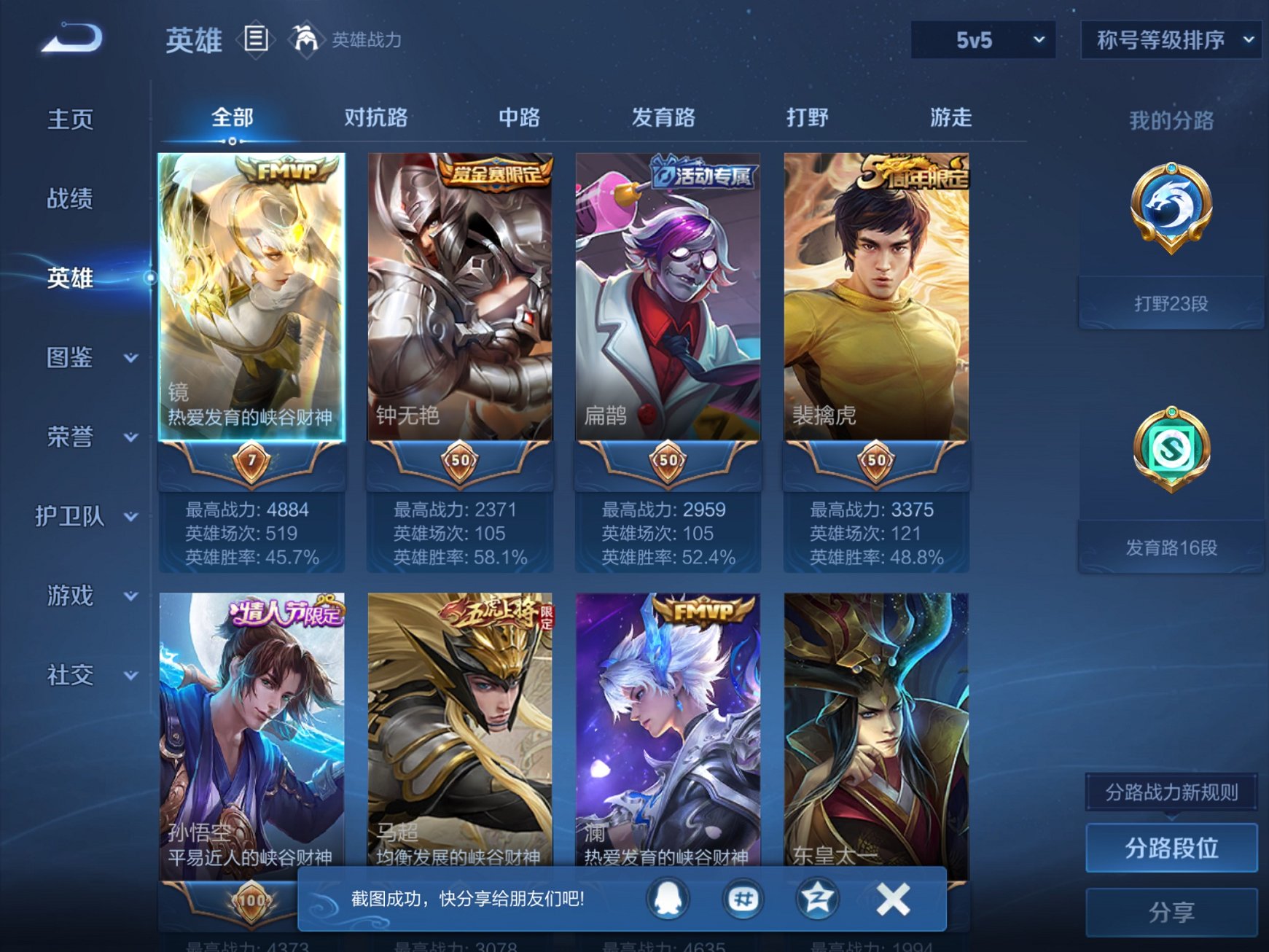Open the QQ share icon

(x=668, y=900)
